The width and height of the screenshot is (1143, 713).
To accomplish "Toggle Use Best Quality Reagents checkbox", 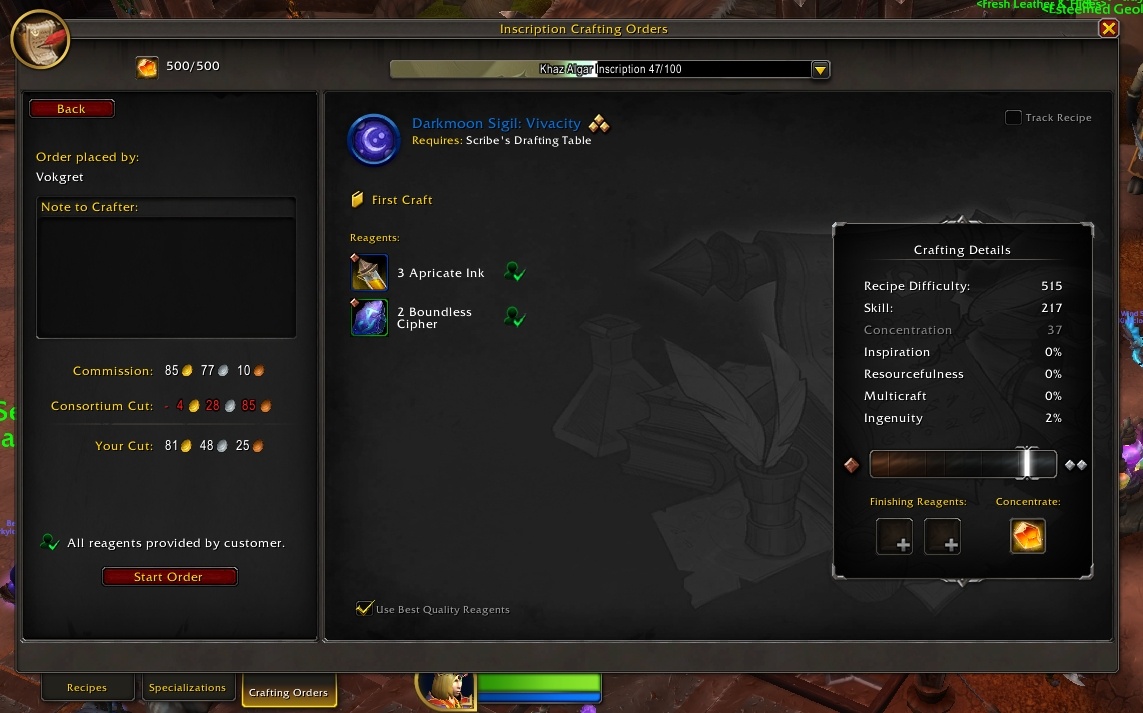I will click(x=365, y=608).
